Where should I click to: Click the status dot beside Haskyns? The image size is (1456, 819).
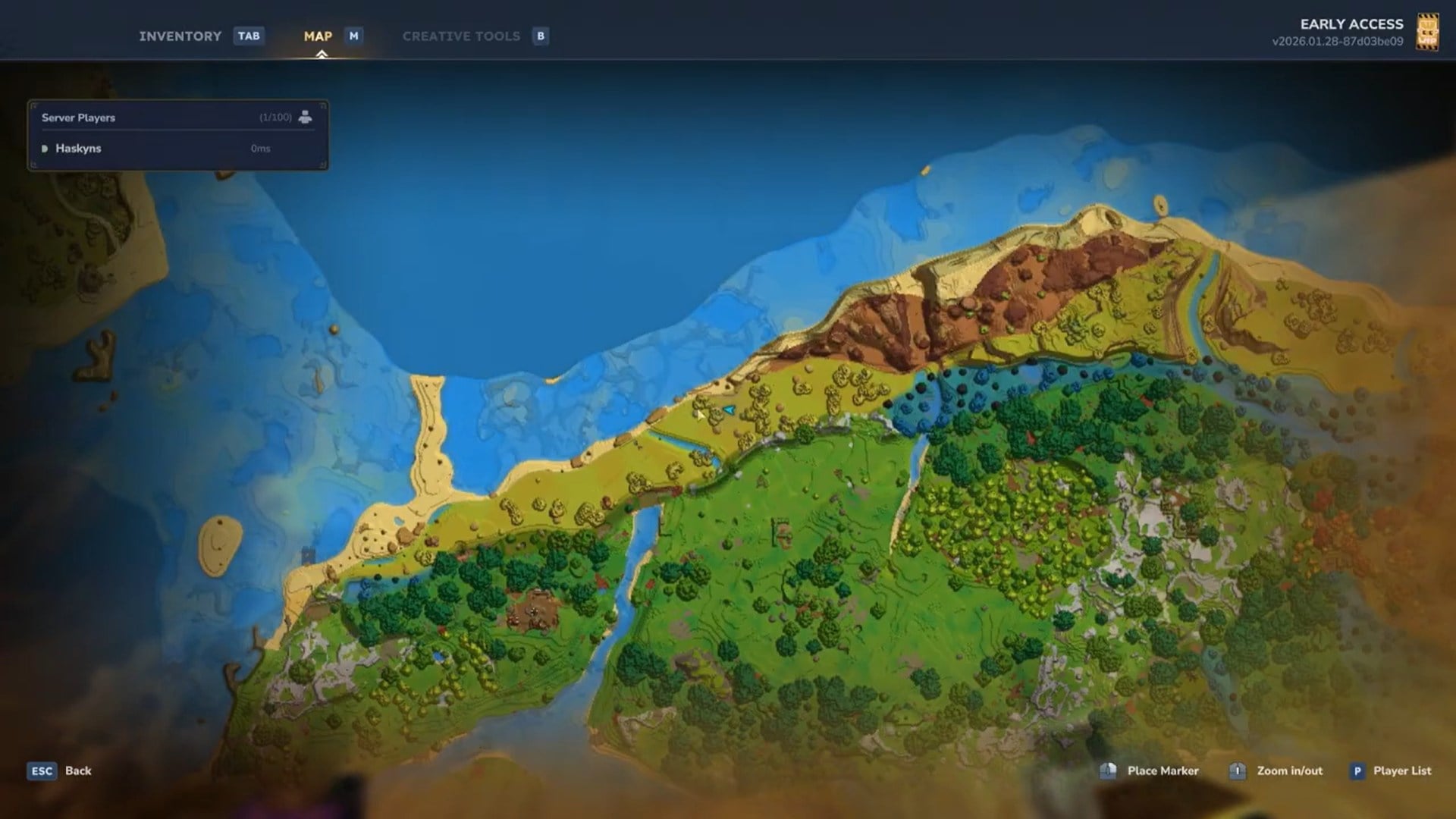(47, 149)
